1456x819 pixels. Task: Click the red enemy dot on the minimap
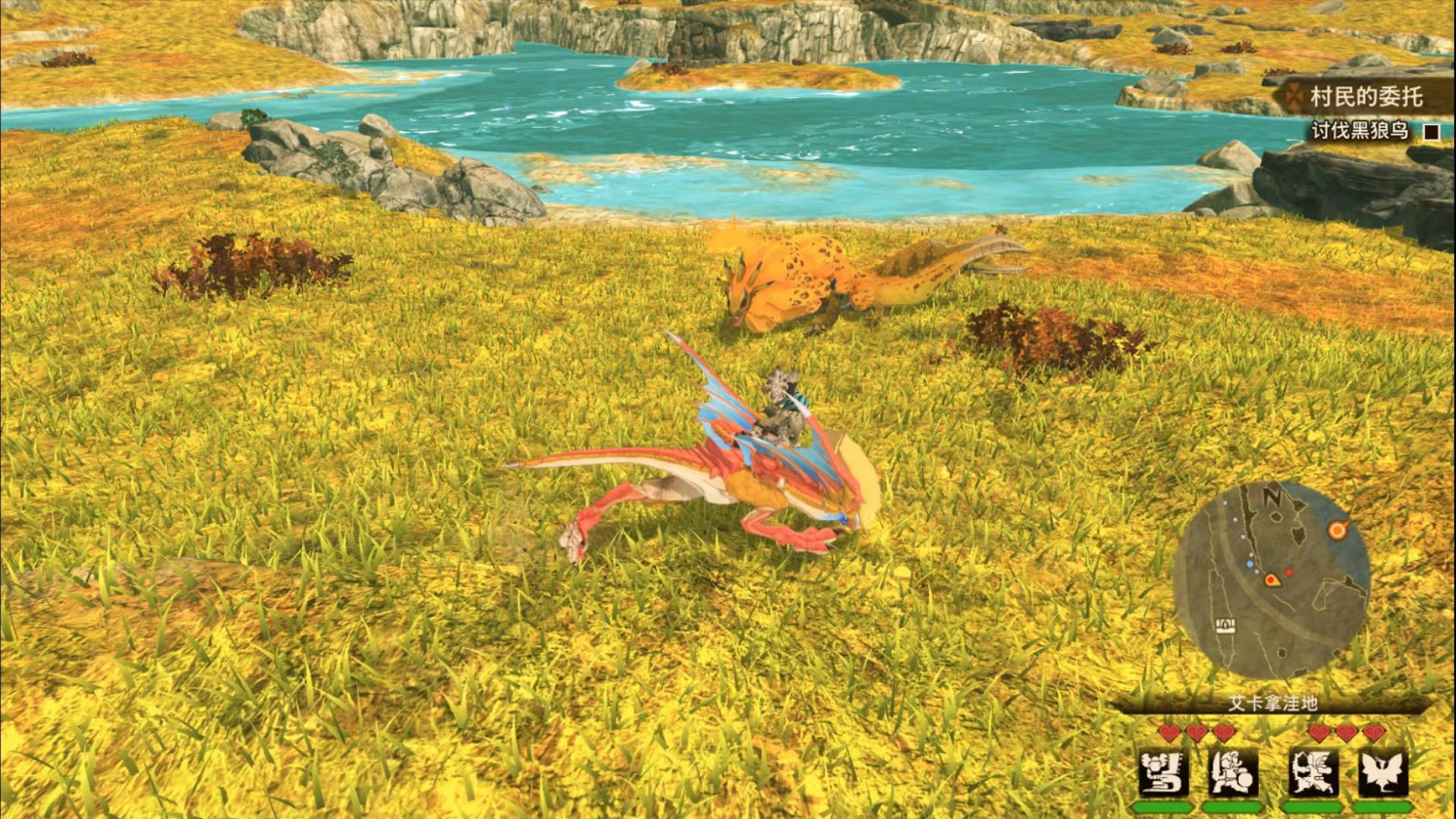(1288, 573)
